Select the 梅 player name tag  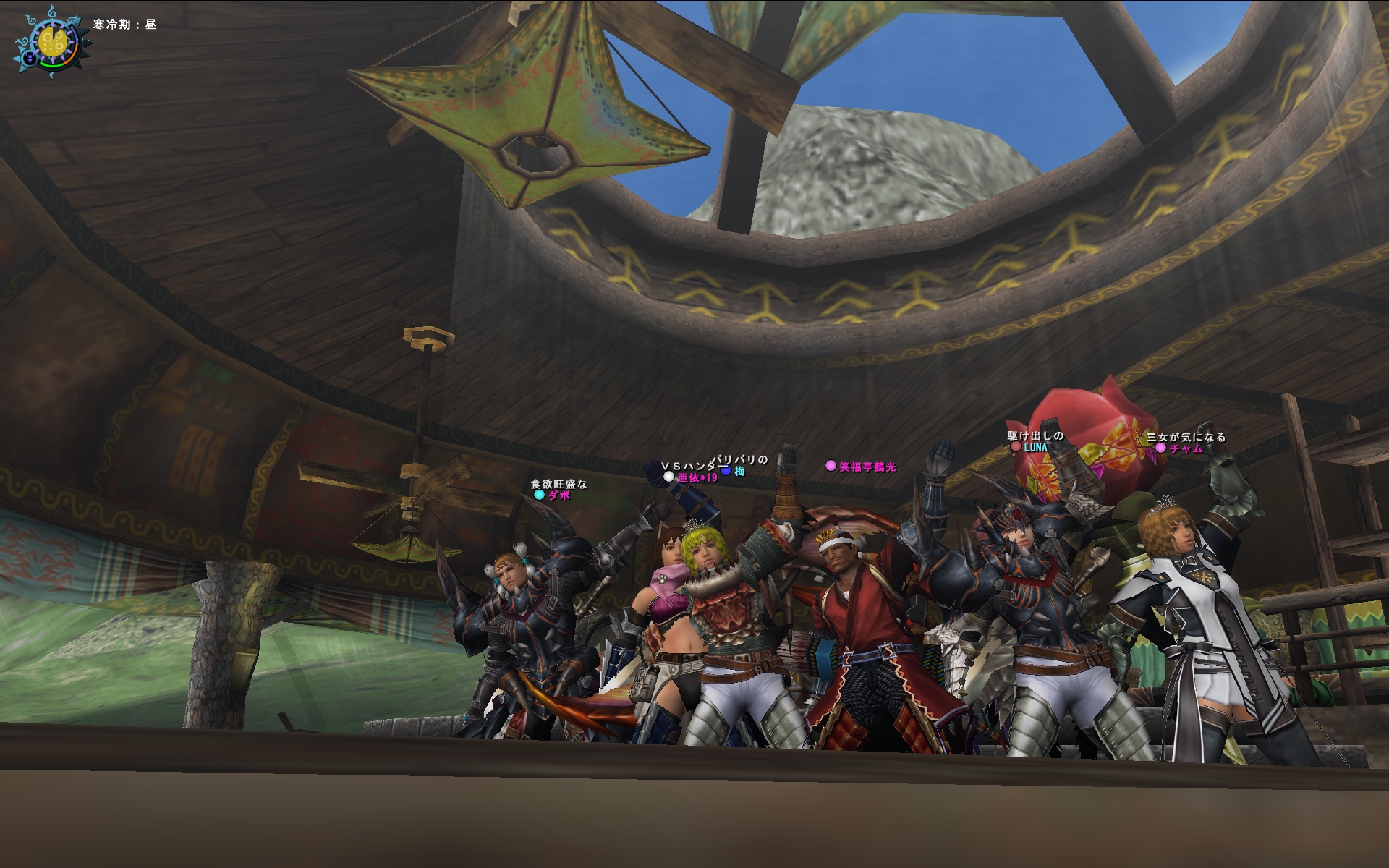pos(739,472)
